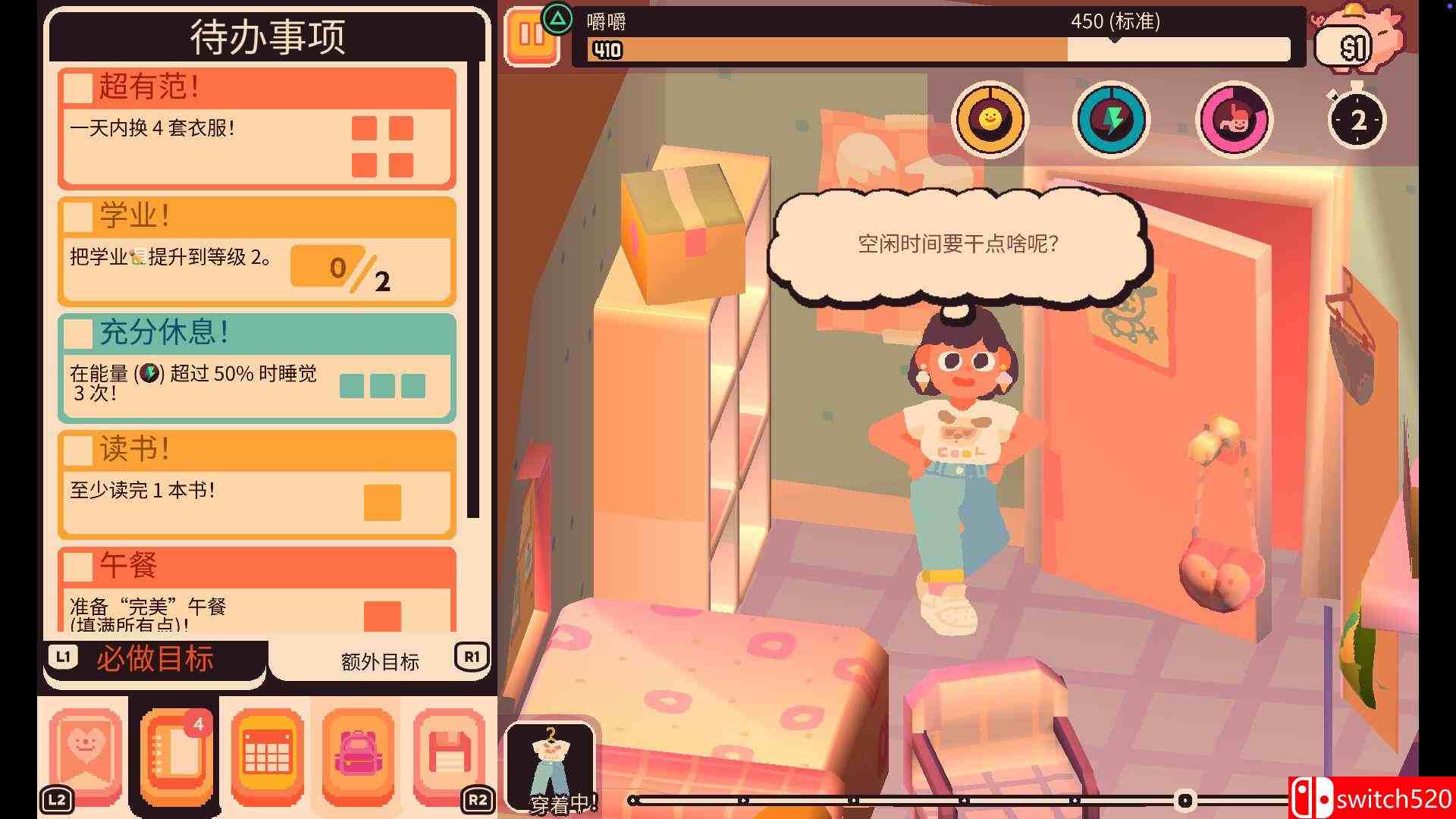Click the 穿着中 outfit button
Viewport: 1456px width, 819px height.
pyautogui.click(x=550, y=766)
